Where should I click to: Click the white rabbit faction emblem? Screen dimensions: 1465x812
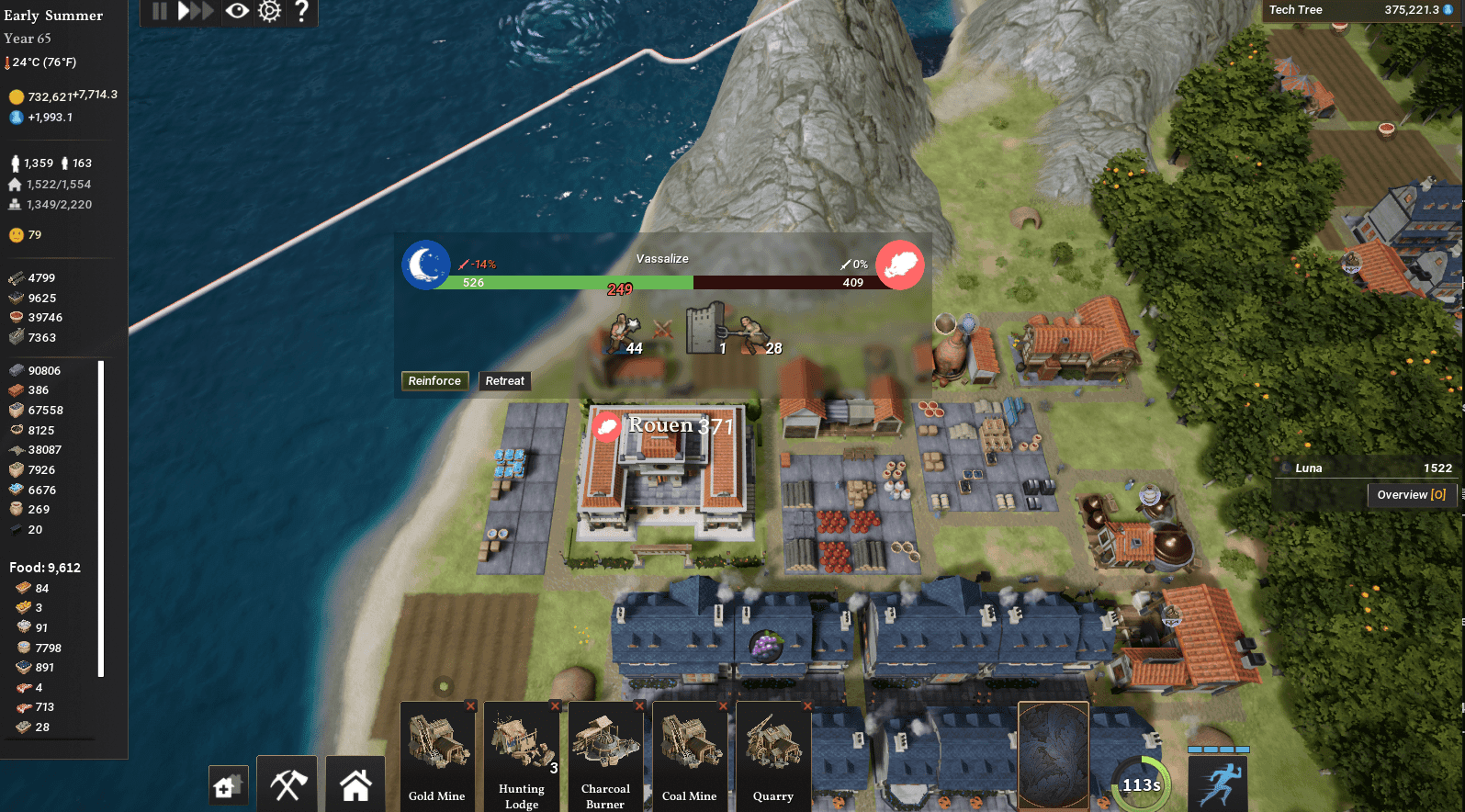899,265
